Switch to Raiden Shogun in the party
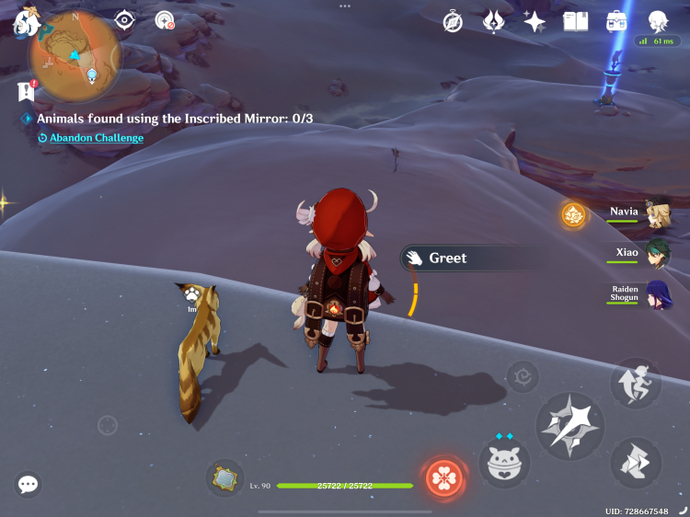This screenshot has height=517, width=690. [x=657, y=295]
